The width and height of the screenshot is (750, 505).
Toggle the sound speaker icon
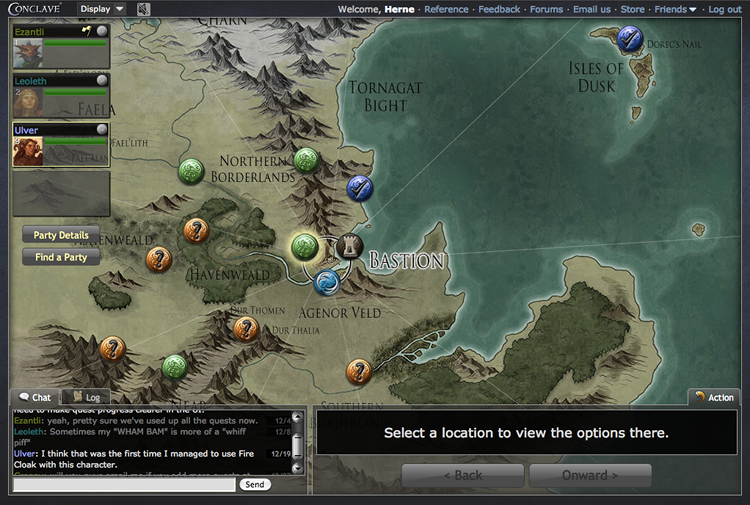[144, 10]
